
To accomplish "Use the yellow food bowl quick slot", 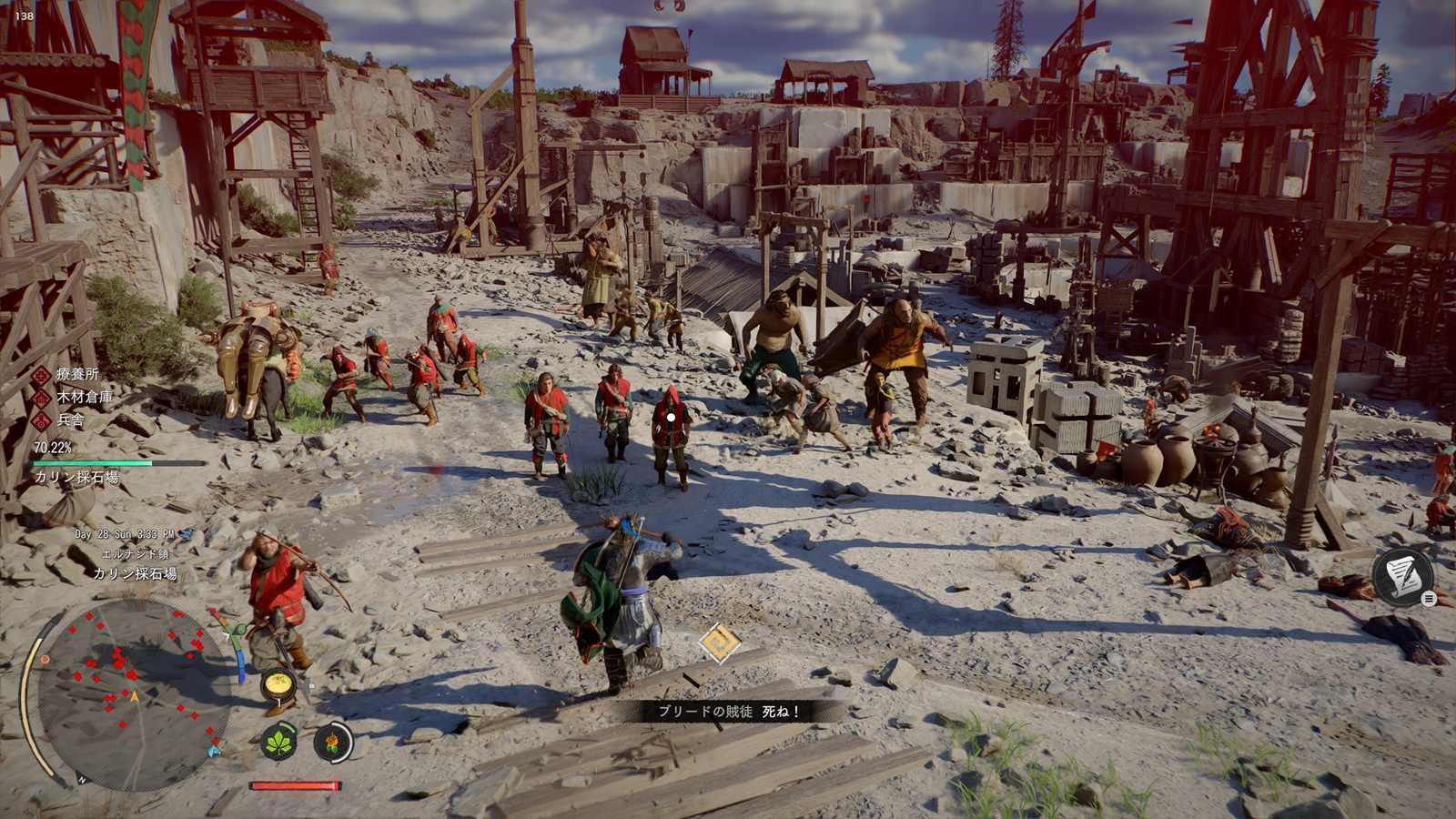I will tap(277, 684).
